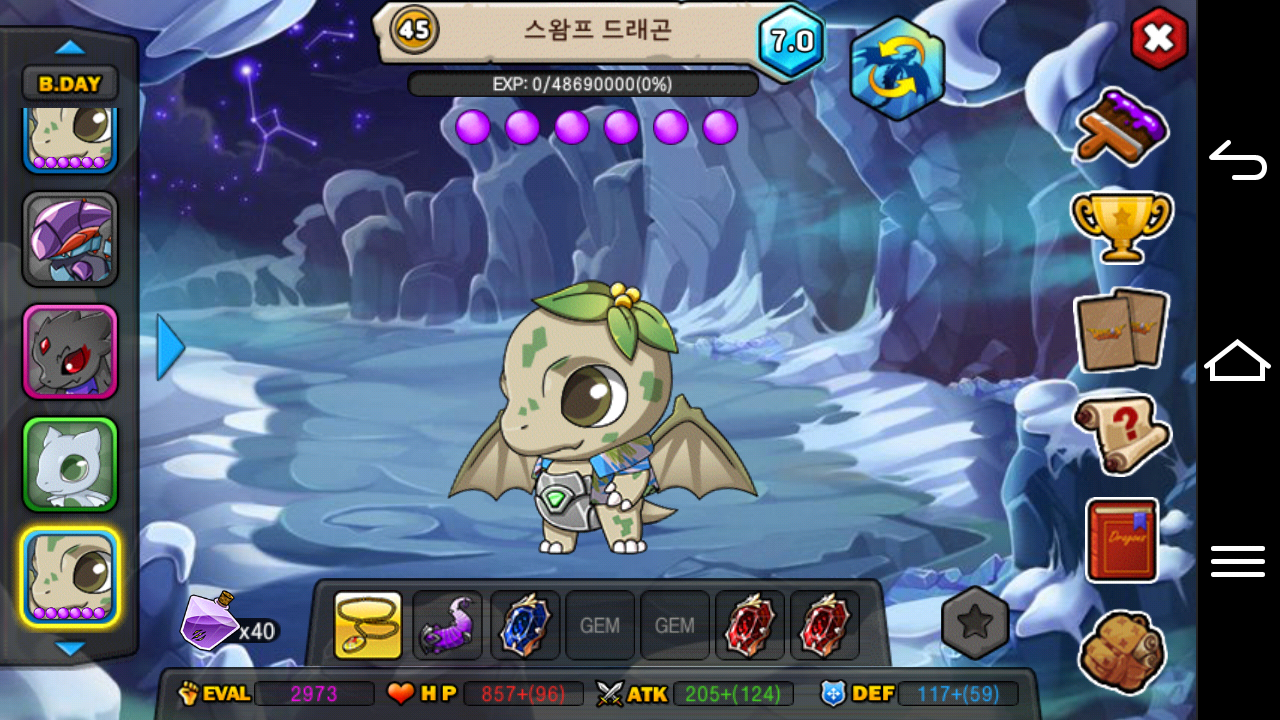Select the purple scorpion tail equipment slot

(x=447, y=626)
